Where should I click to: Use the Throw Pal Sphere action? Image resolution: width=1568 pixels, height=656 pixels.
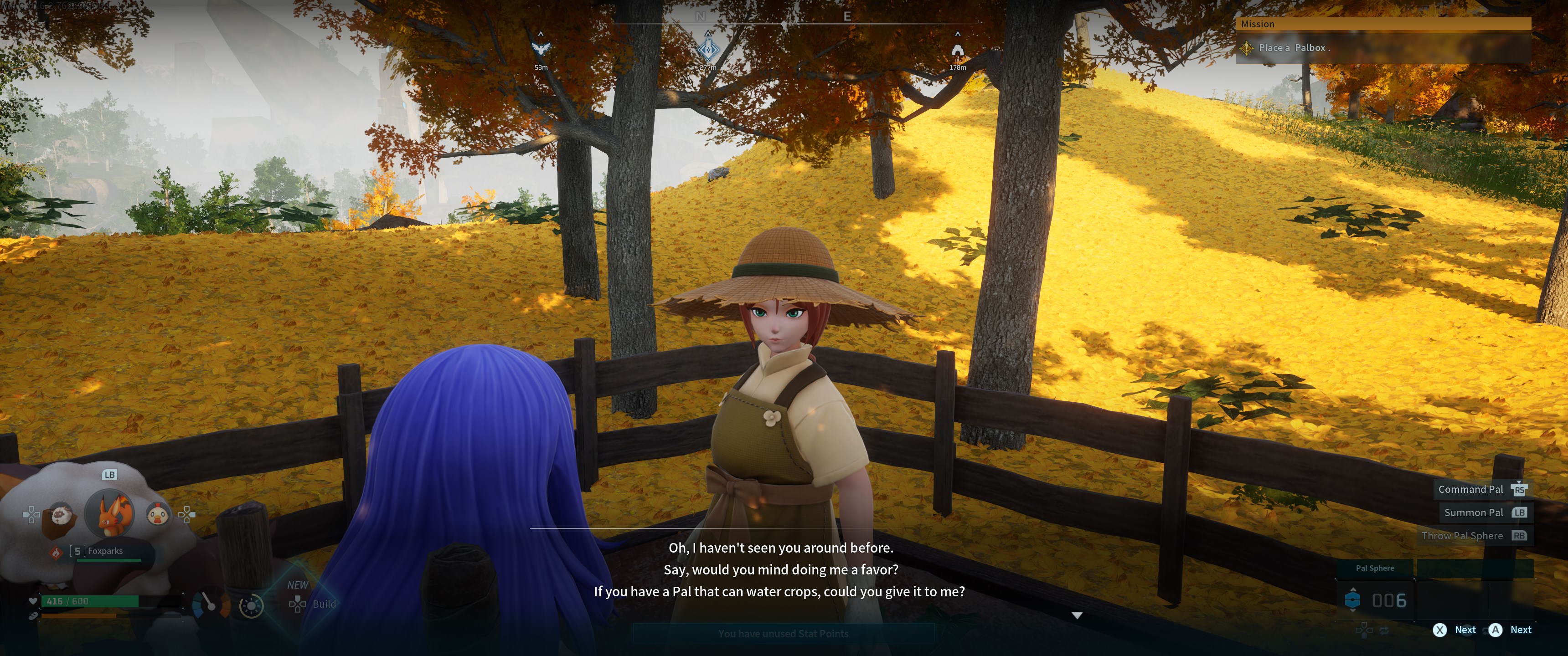[x=1462, y=536]
